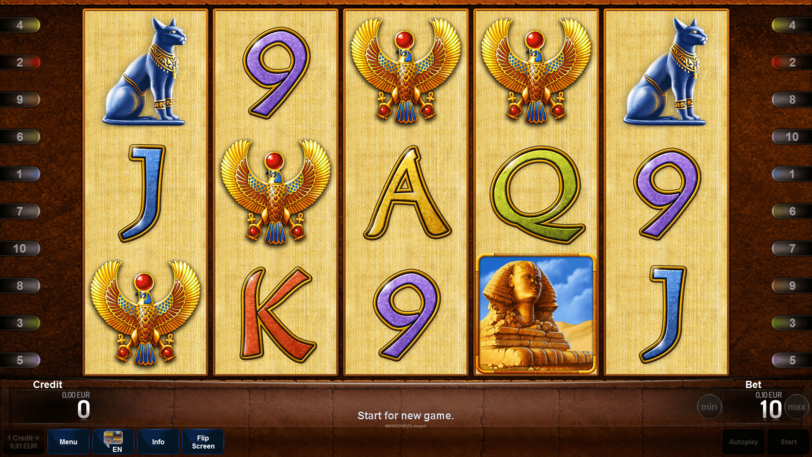The height and width of the screenshot is (457, 812).
Task: Click the Flip Screen button
Action: (x=203, y=441)
